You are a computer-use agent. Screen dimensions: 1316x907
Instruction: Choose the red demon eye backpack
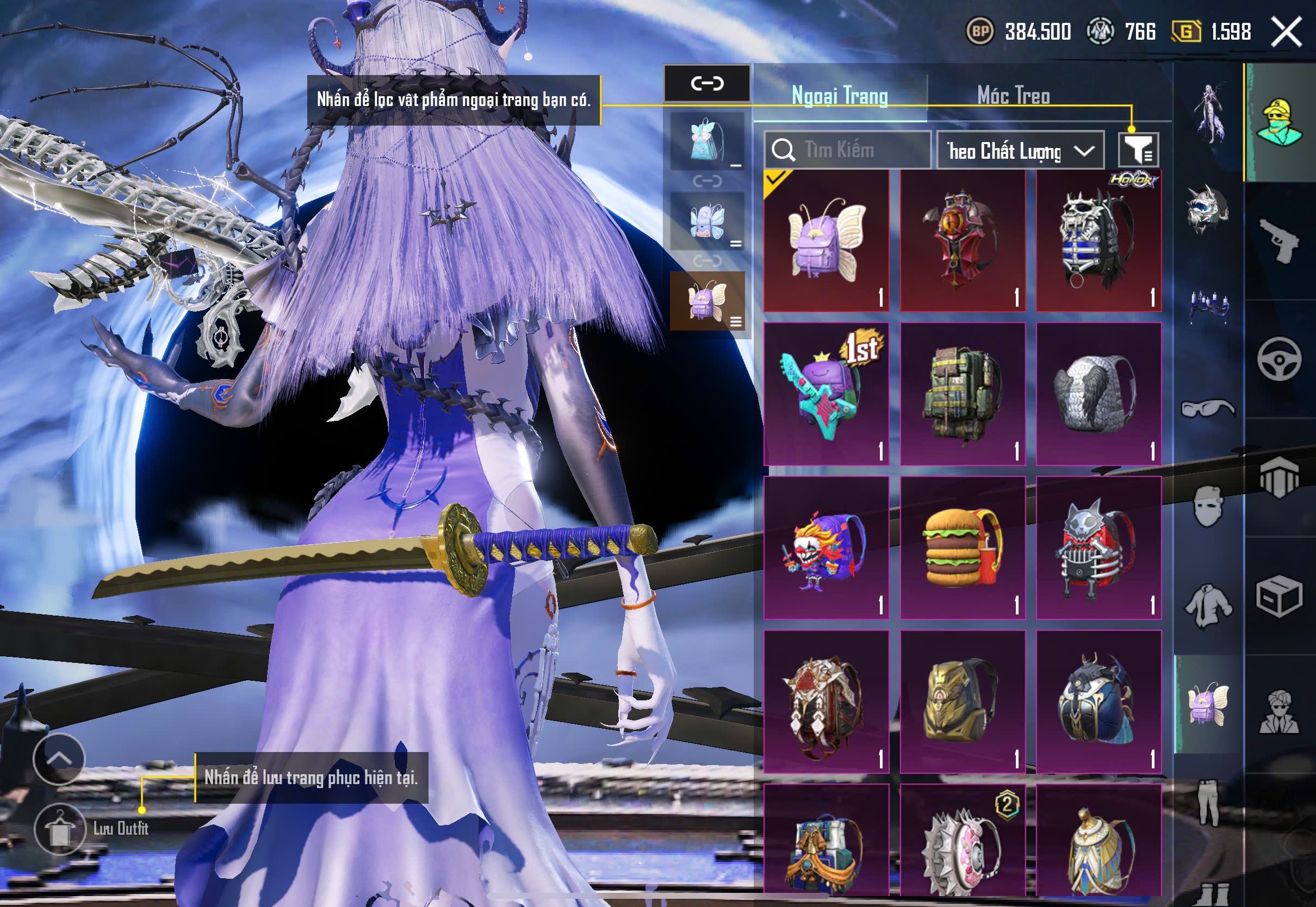[963, 241]
